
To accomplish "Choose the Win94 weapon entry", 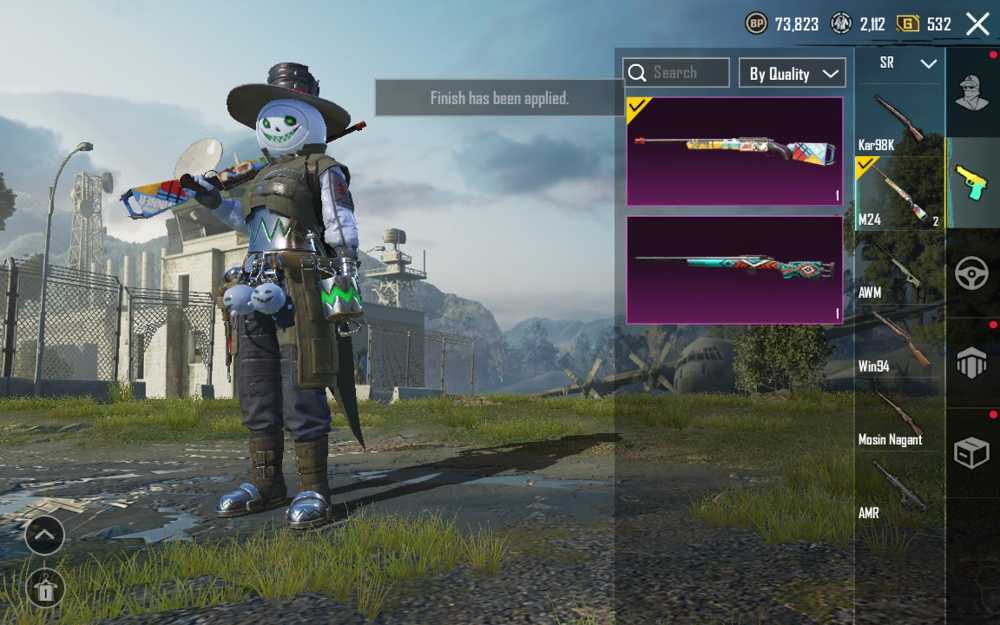I will pos(899,341).
